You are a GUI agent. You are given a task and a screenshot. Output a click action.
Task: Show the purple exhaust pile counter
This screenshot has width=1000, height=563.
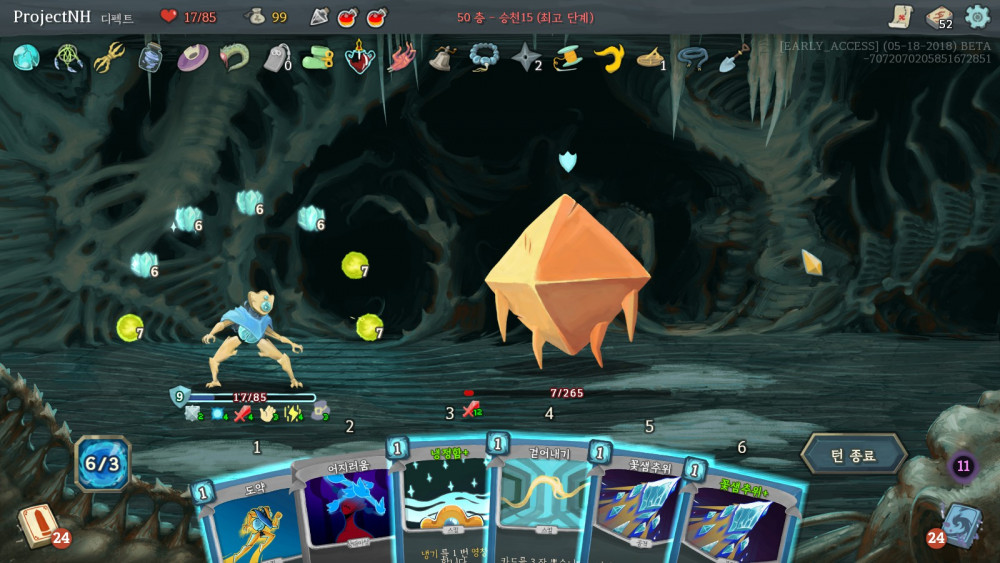tap(963, 465)
